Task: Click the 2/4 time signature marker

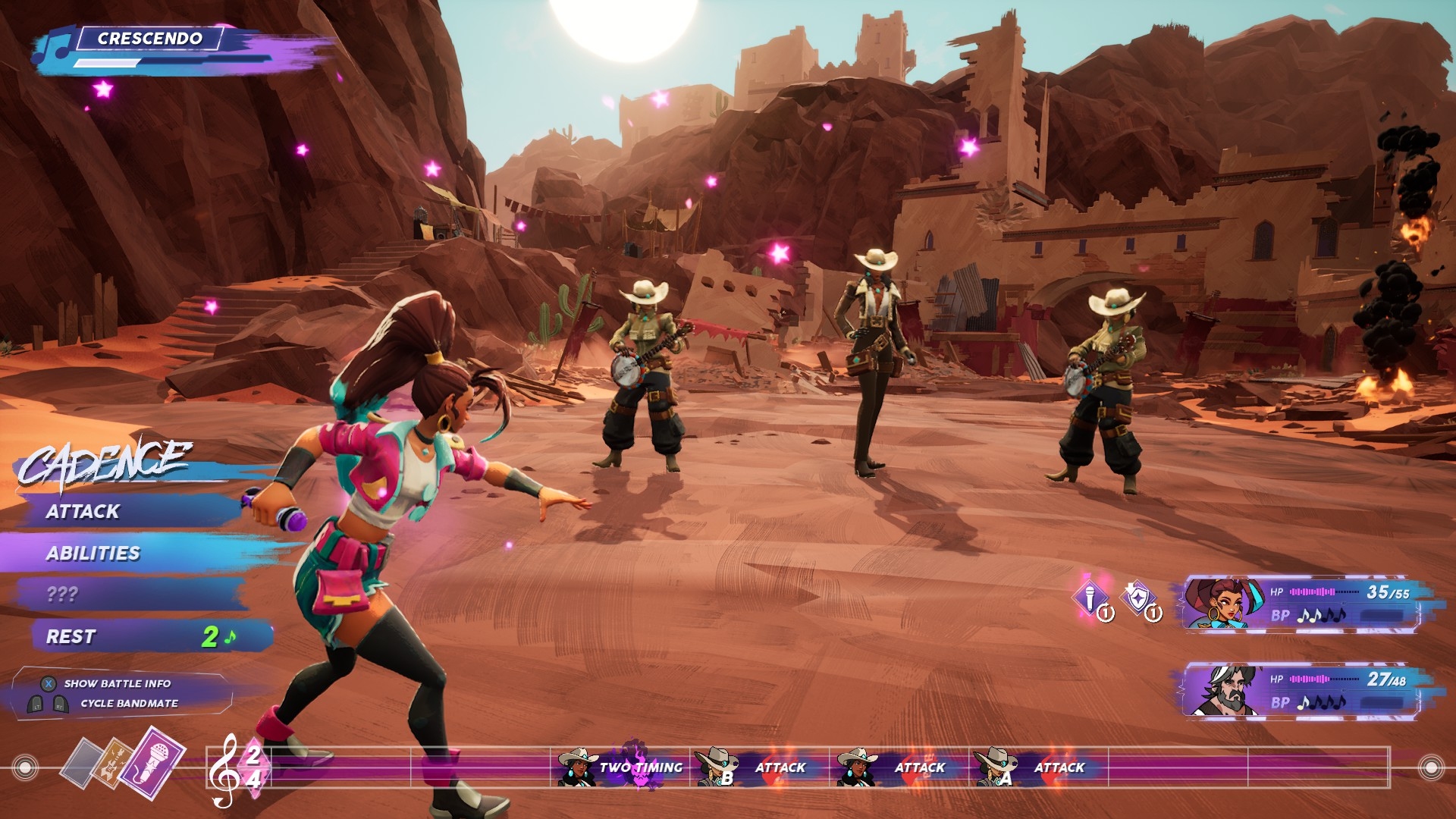Action: 253,767
